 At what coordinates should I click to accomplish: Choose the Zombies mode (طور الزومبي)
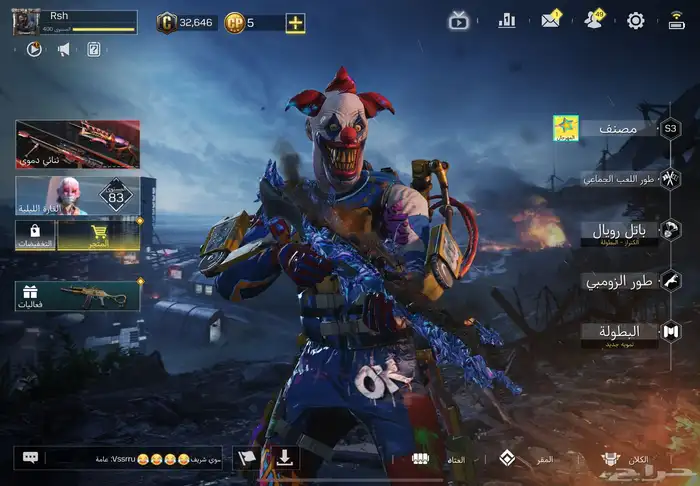pos(618,282)
